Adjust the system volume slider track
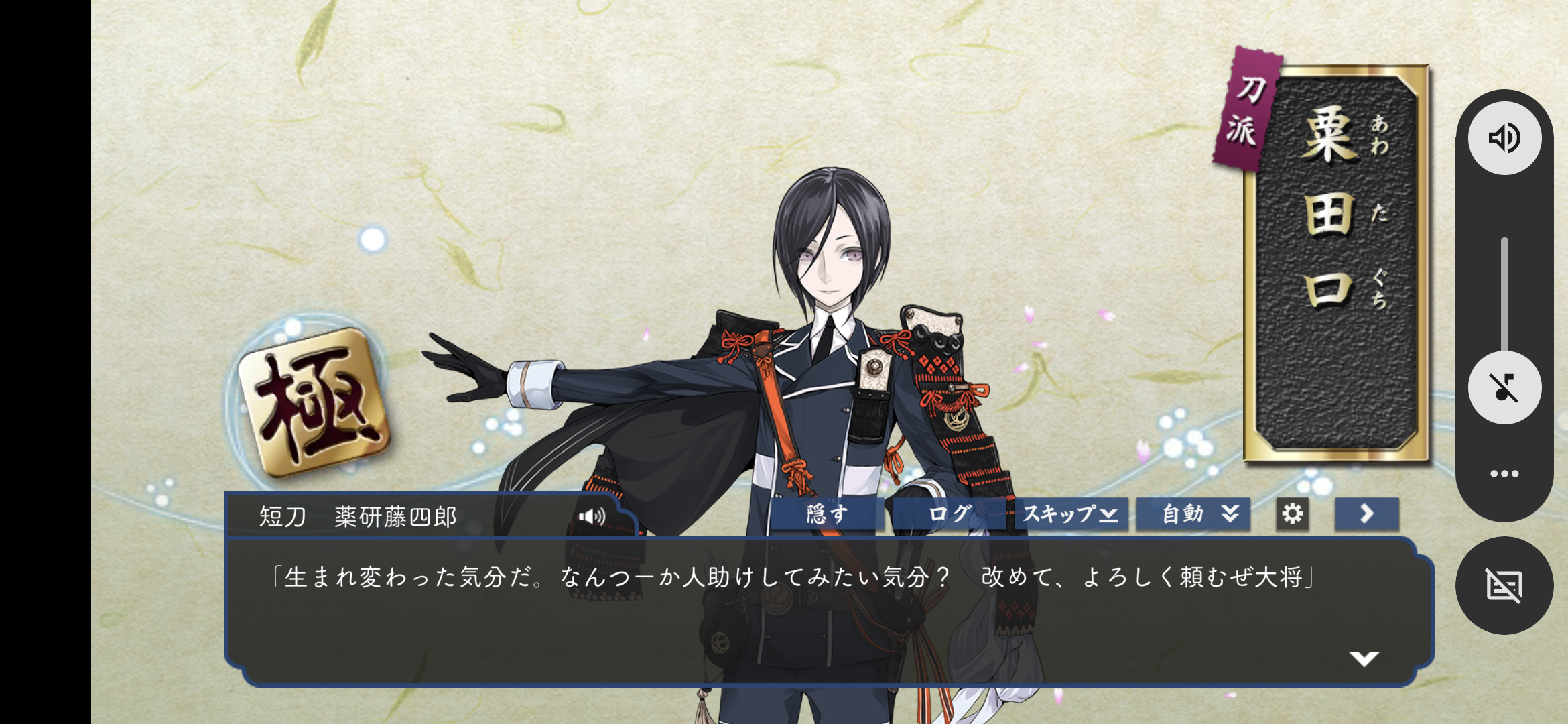Screen dimensions: 1568x724 (1504, 295)
